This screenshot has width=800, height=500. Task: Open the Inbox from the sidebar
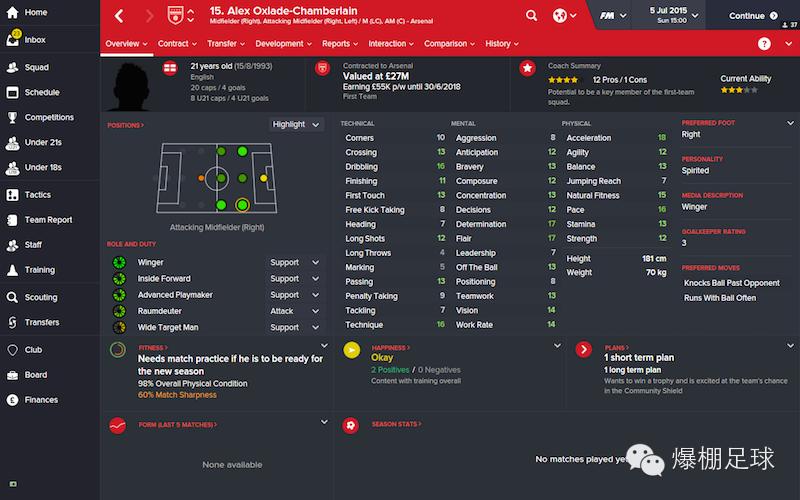click(x=35, y=40)
